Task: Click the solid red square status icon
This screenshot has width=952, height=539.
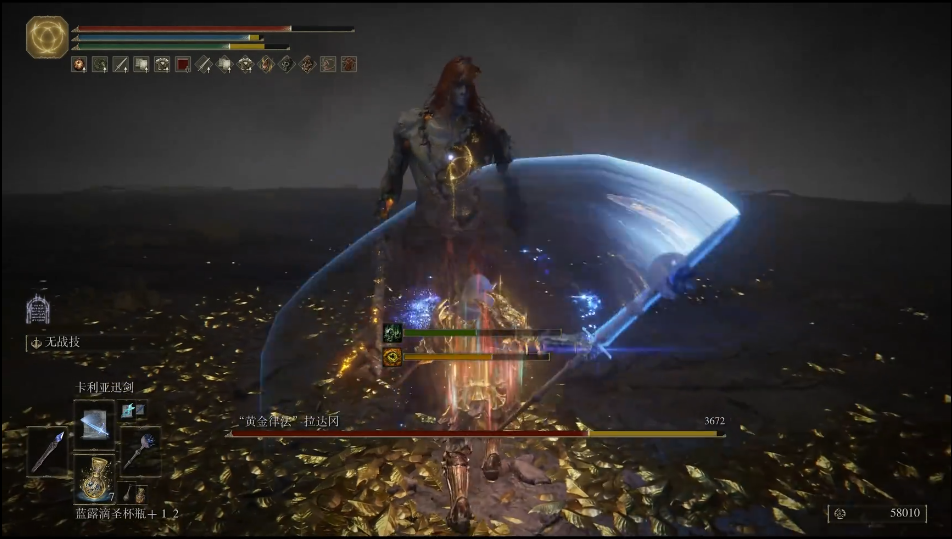Action: point(183,64)
